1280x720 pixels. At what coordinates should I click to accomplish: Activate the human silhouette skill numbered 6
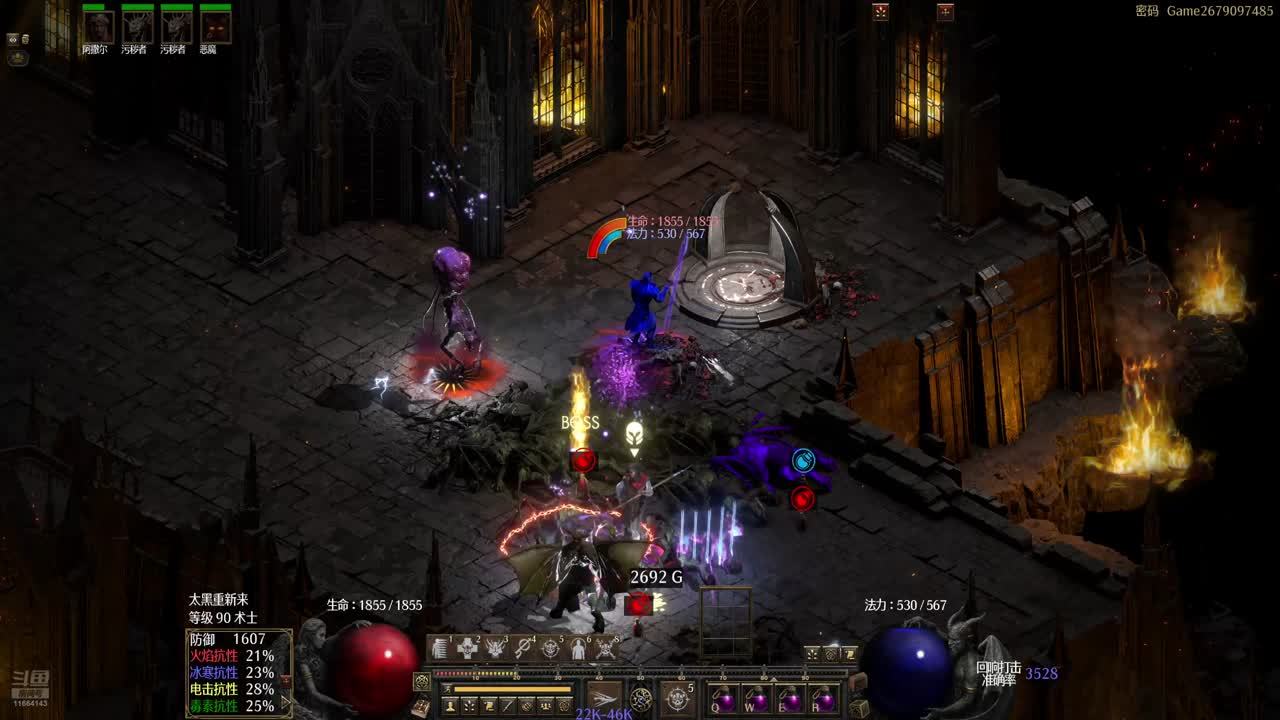578,648
